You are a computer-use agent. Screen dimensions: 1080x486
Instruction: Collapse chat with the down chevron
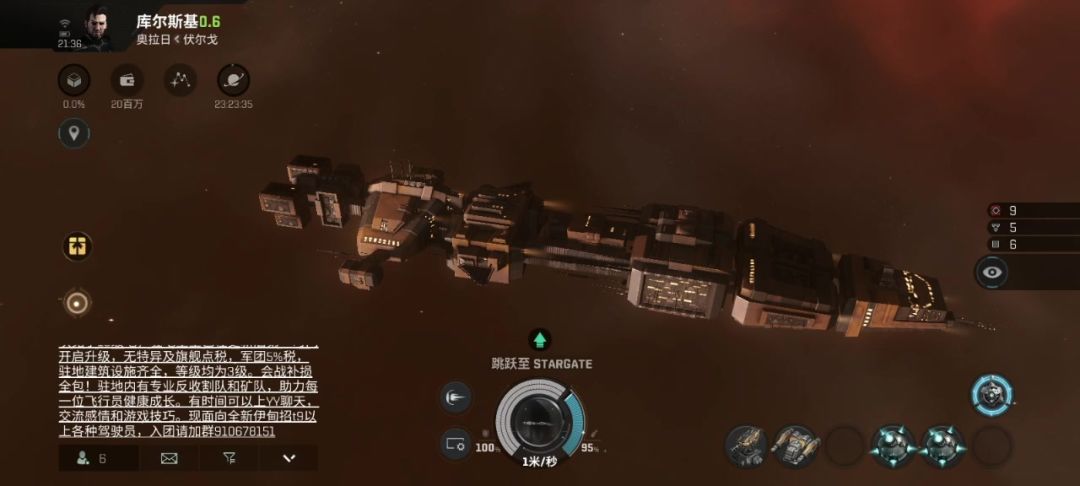289,458
